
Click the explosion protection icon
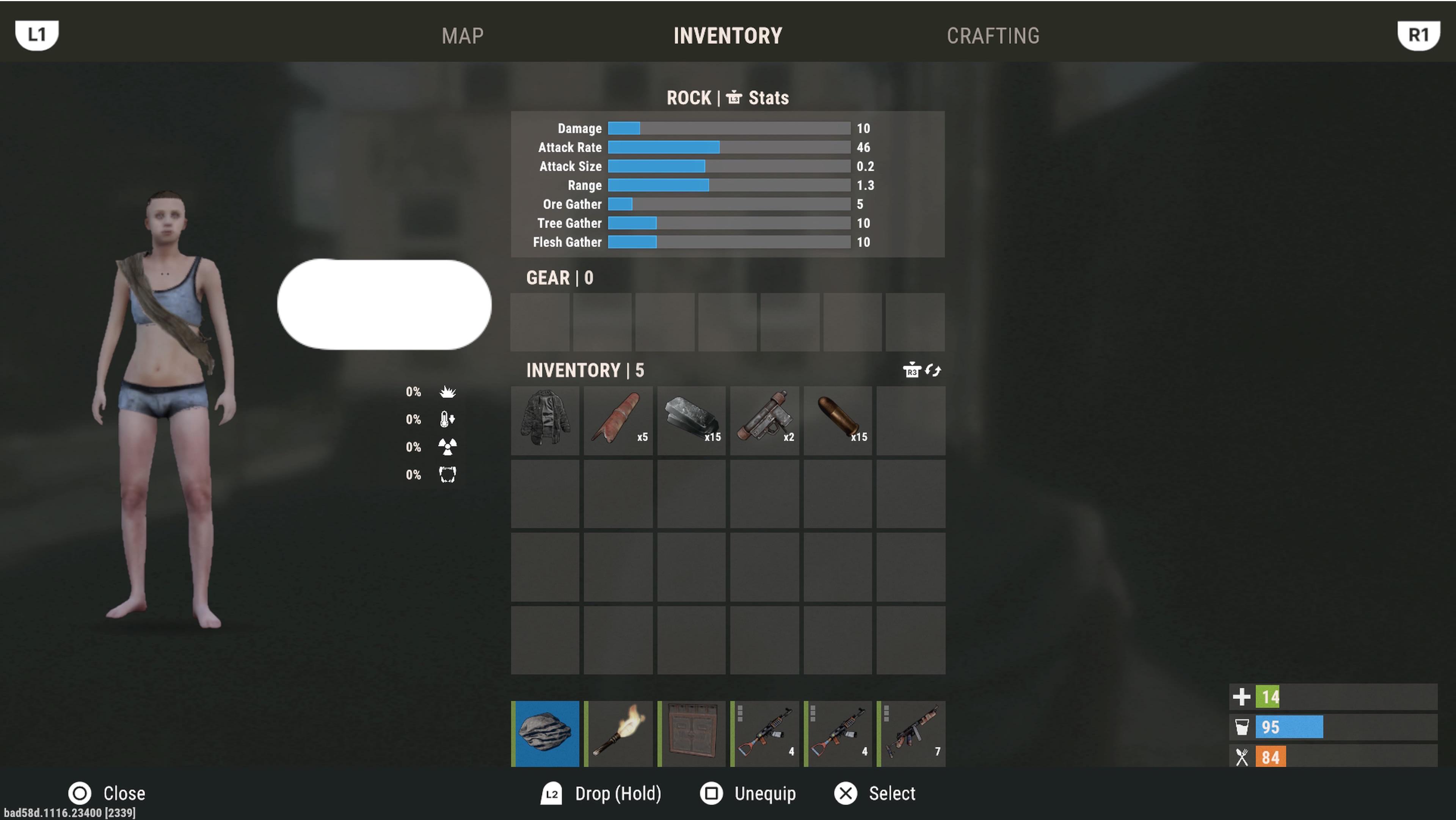pyautogui.click(x=447, y=392)
